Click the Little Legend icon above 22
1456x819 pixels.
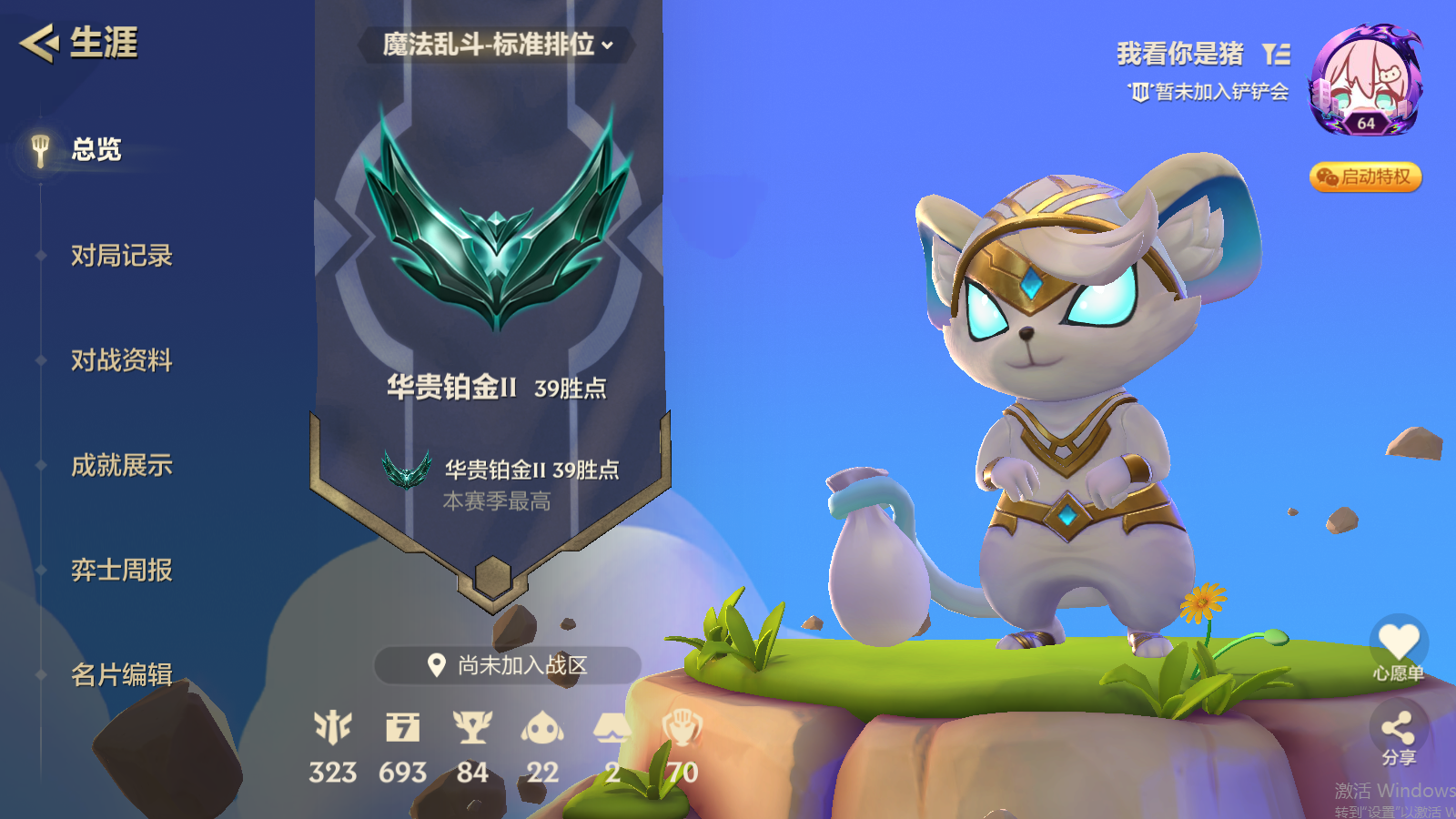pos(543,728)
